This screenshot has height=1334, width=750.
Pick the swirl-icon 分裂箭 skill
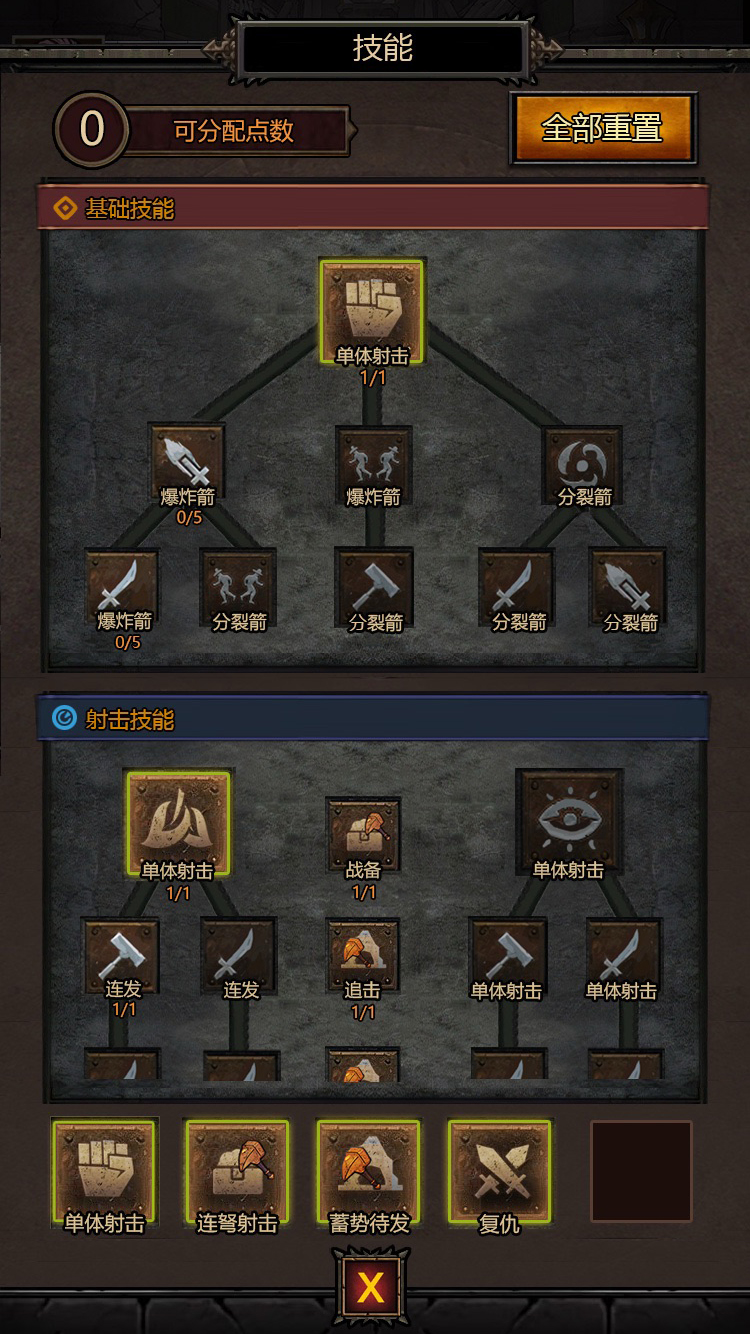click(584, 460)
